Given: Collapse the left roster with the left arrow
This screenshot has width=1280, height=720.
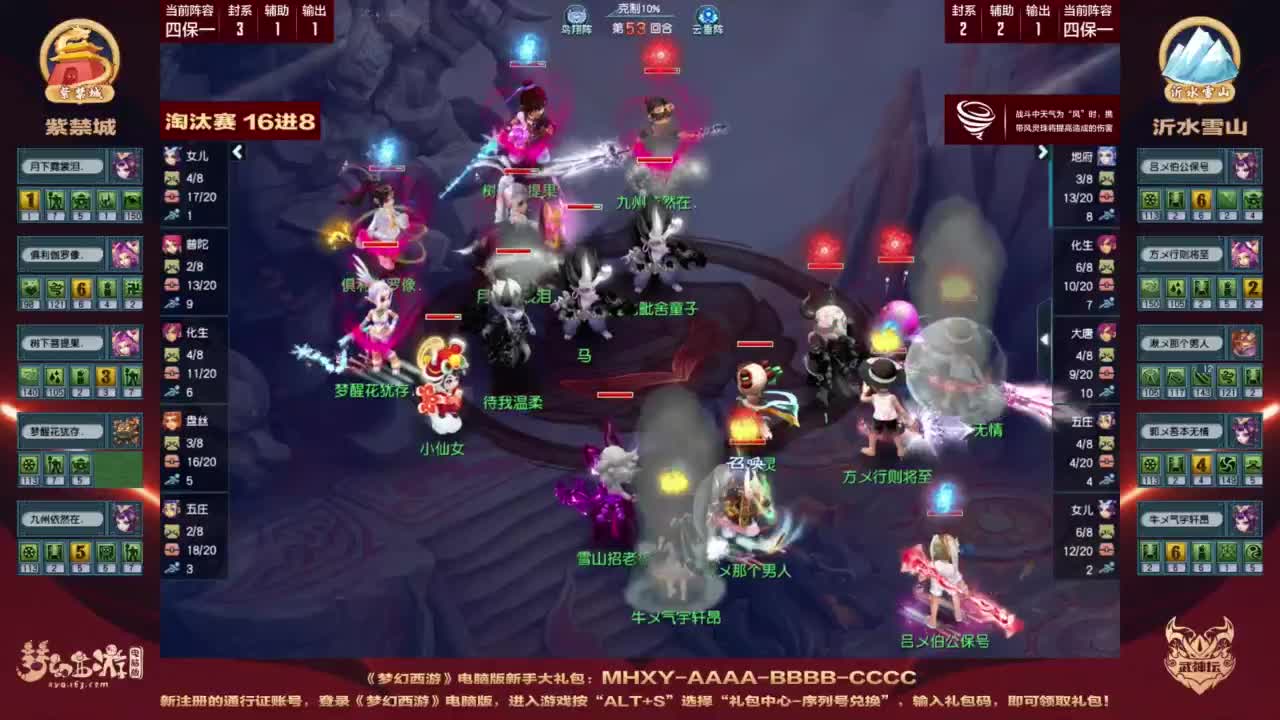Looking at the screenshot, I should tap(237, 154).
